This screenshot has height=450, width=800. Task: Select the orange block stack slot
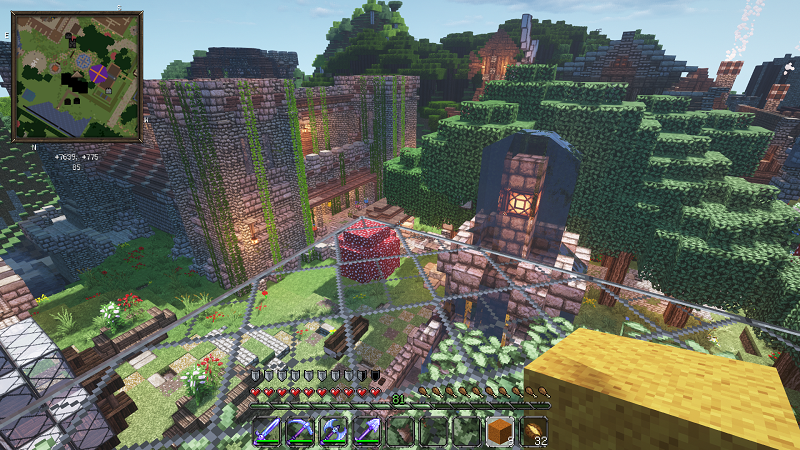(500, 431)
